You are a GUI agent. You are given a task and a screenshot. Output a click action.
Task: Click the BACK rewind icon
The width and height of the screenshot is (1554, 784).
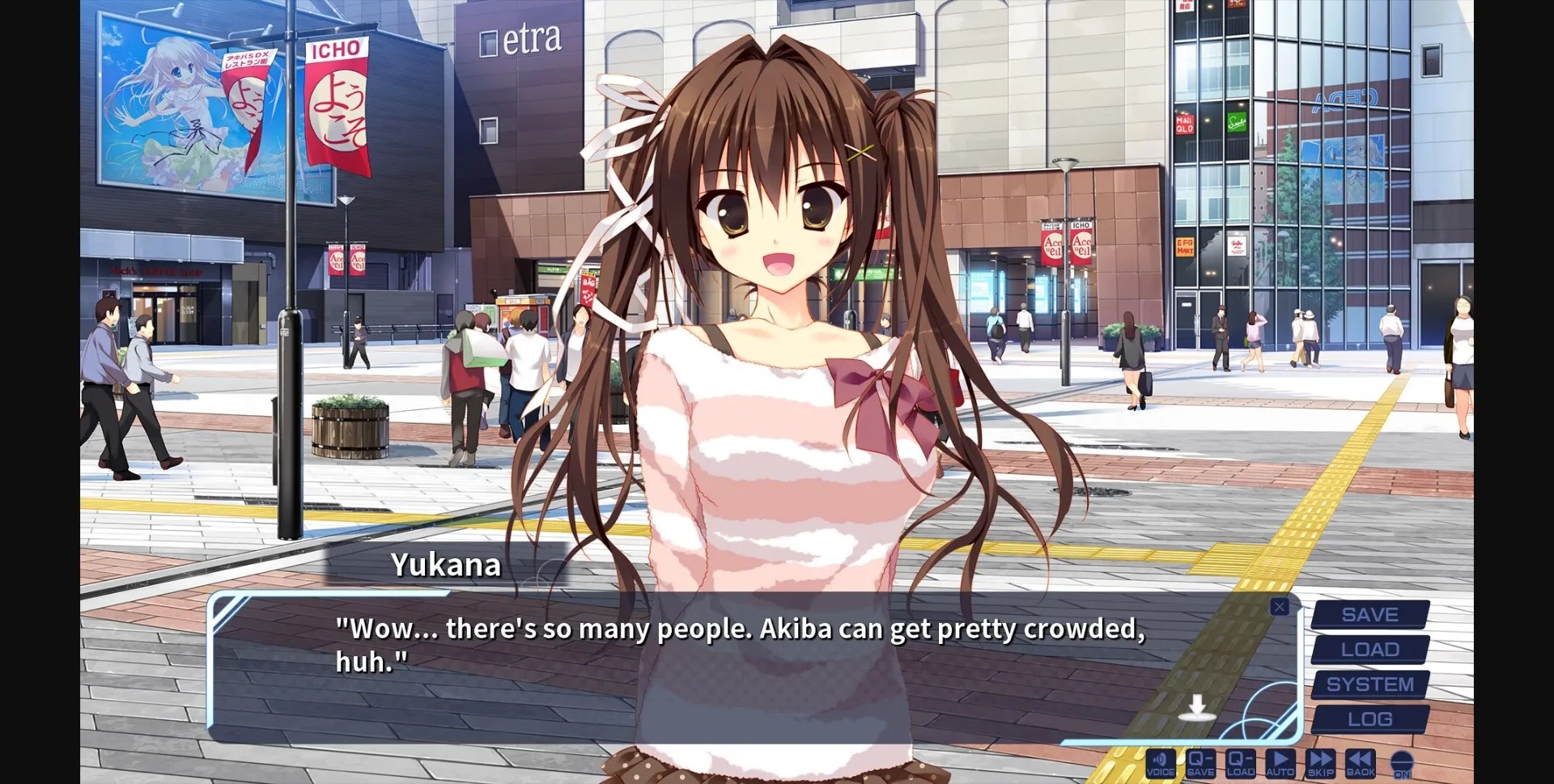(1361, 763)
